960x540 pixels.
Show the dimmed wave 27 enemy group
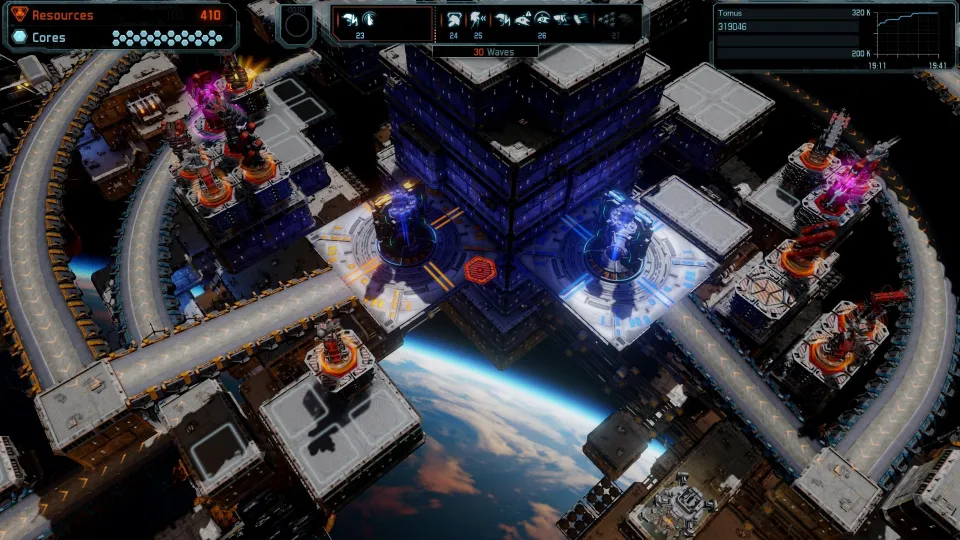(616, 20)
